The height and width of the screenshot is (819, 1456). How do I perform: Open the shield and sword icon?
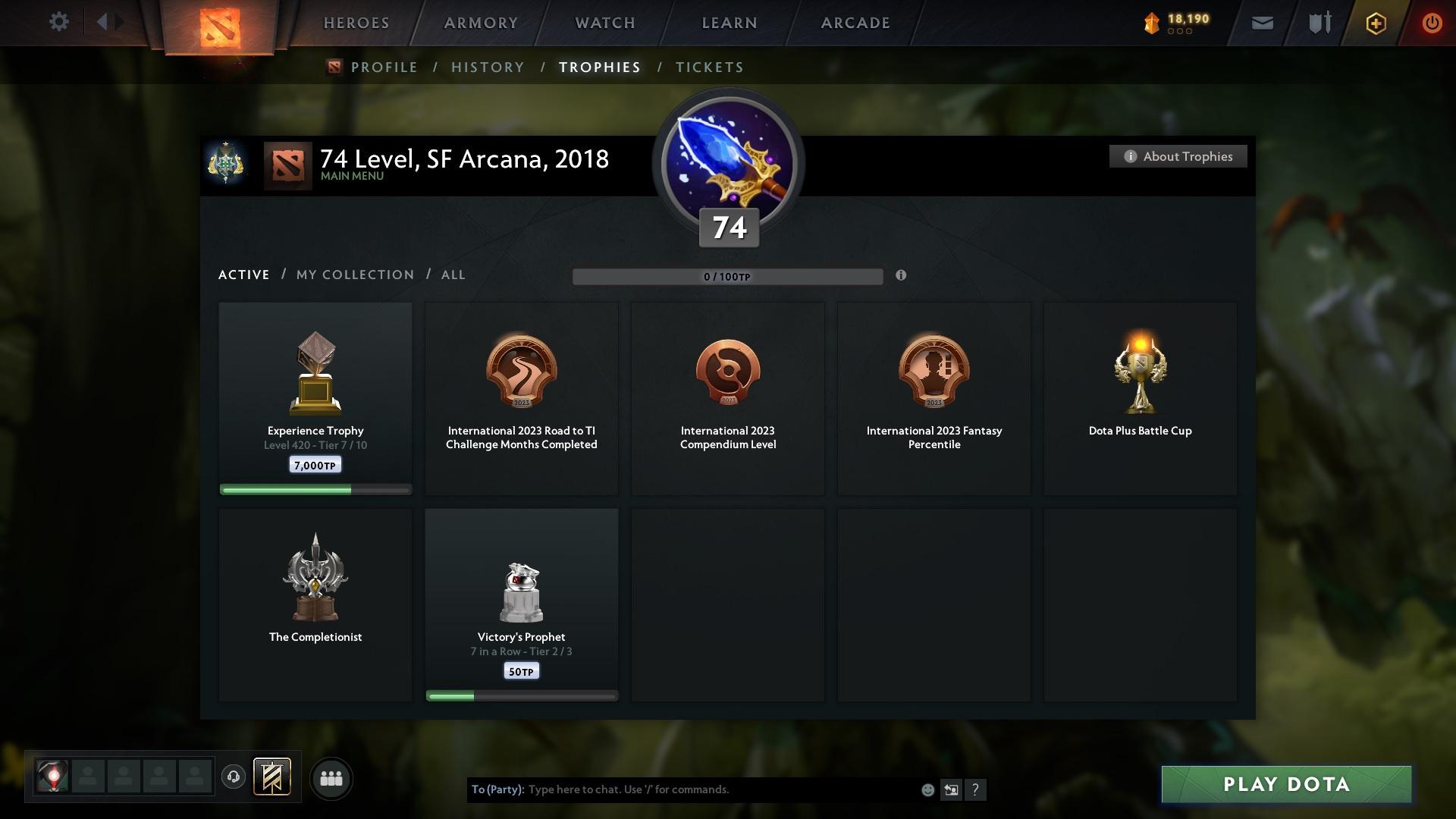pyautogui.click(x=1318, y=23)
